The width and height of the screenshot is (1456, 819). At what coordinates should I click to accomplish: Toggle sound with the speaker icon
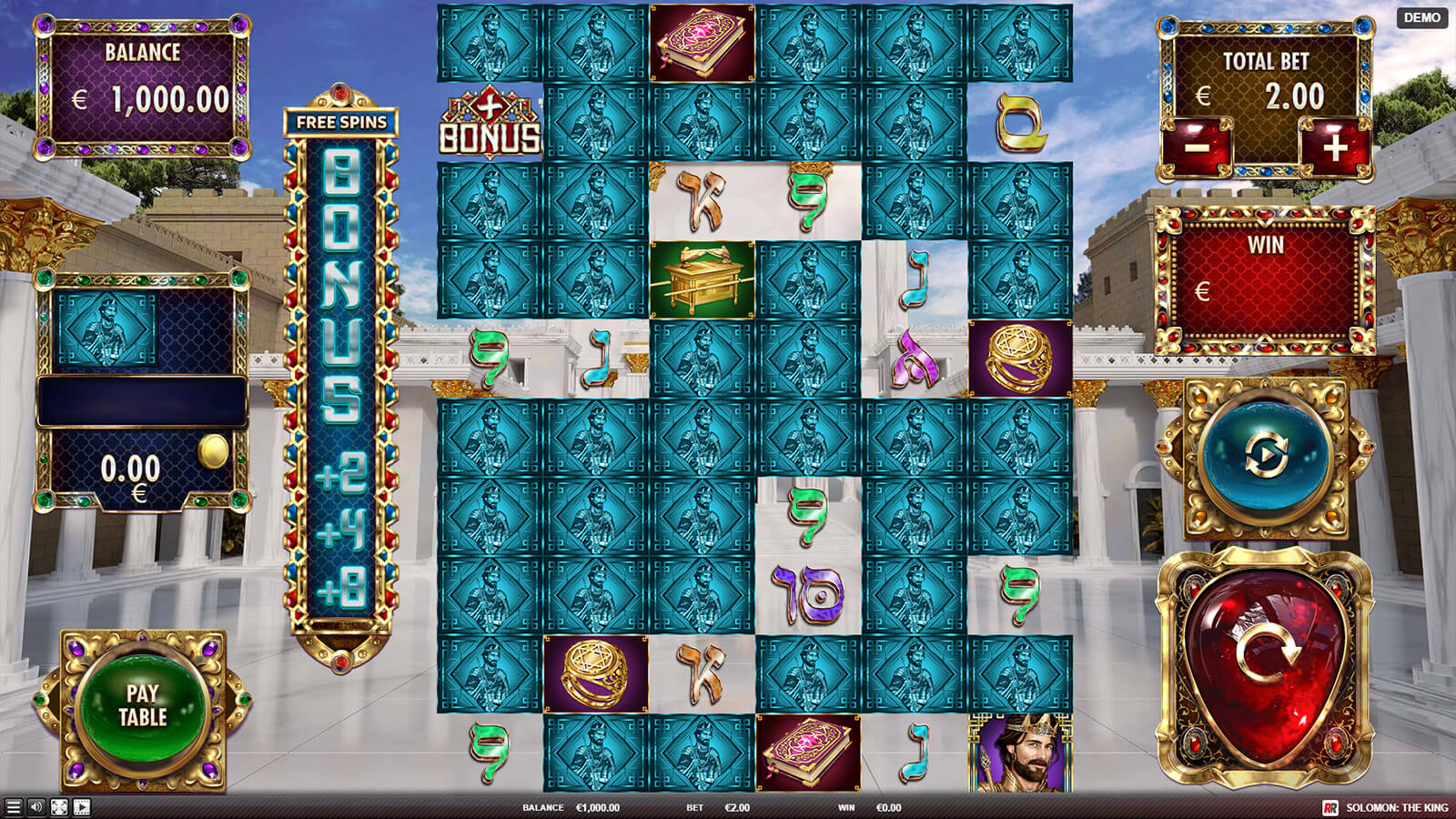[36, 807]
